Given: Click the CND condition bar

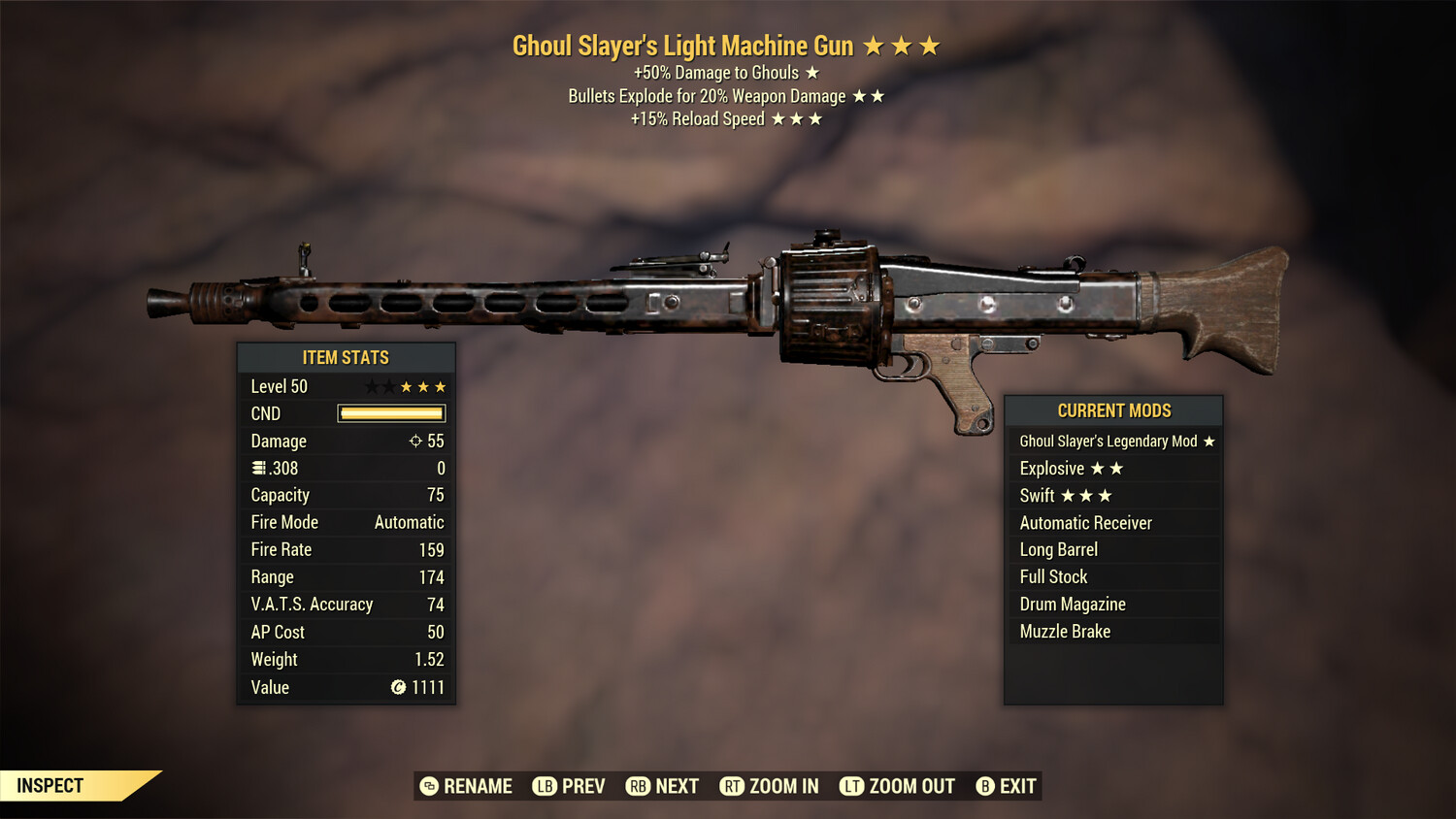Looking at the screenshot, I should point(391,413).
